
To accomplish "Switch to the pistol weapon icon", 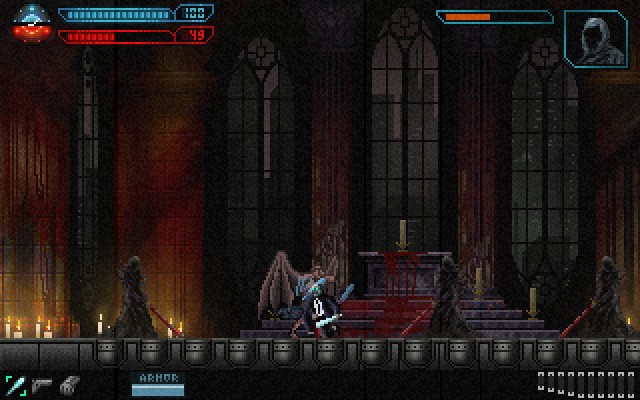I will [x=42, y=384].
